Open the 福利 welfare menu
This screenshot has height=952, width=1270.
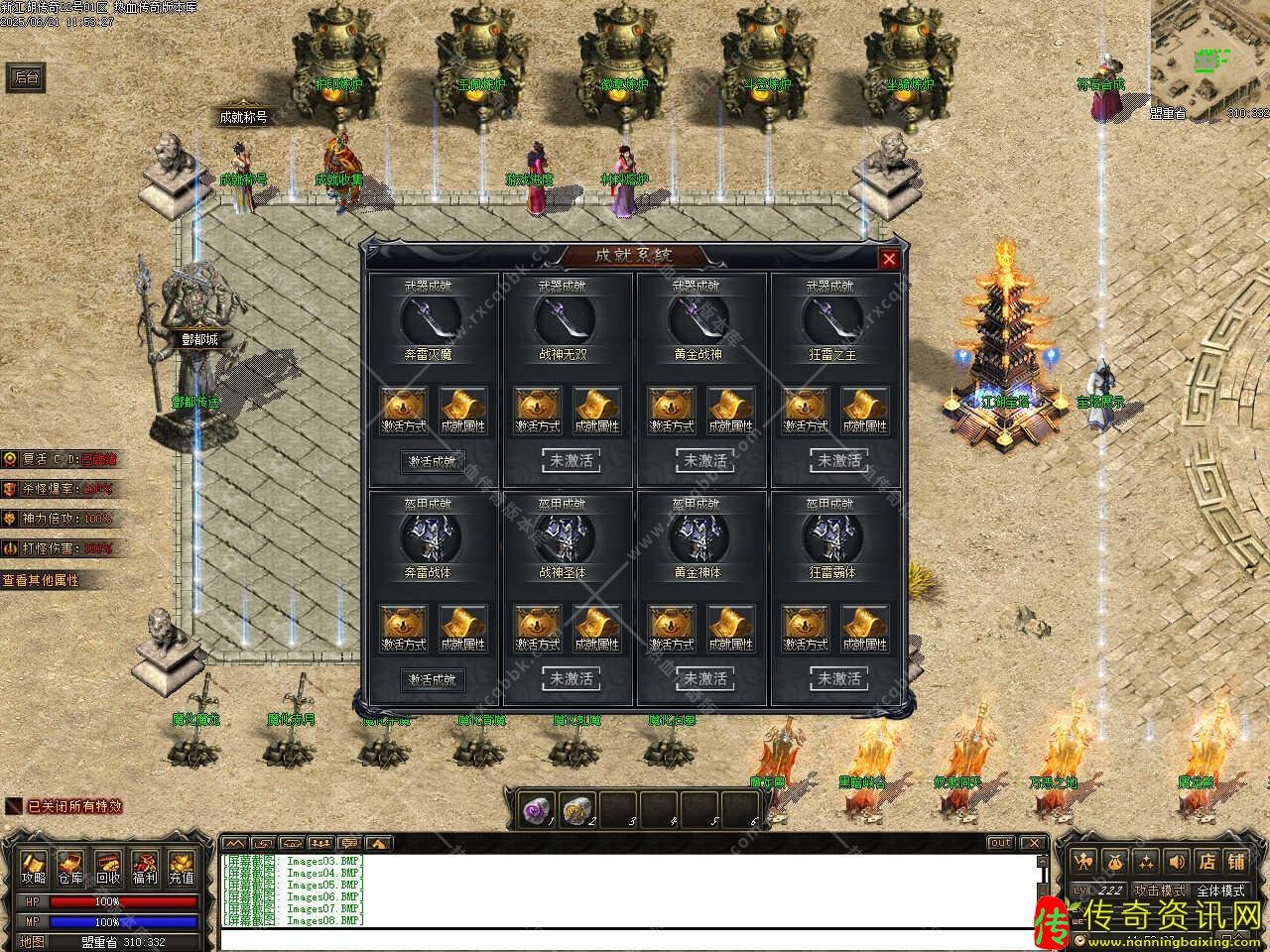pos(145,868)
